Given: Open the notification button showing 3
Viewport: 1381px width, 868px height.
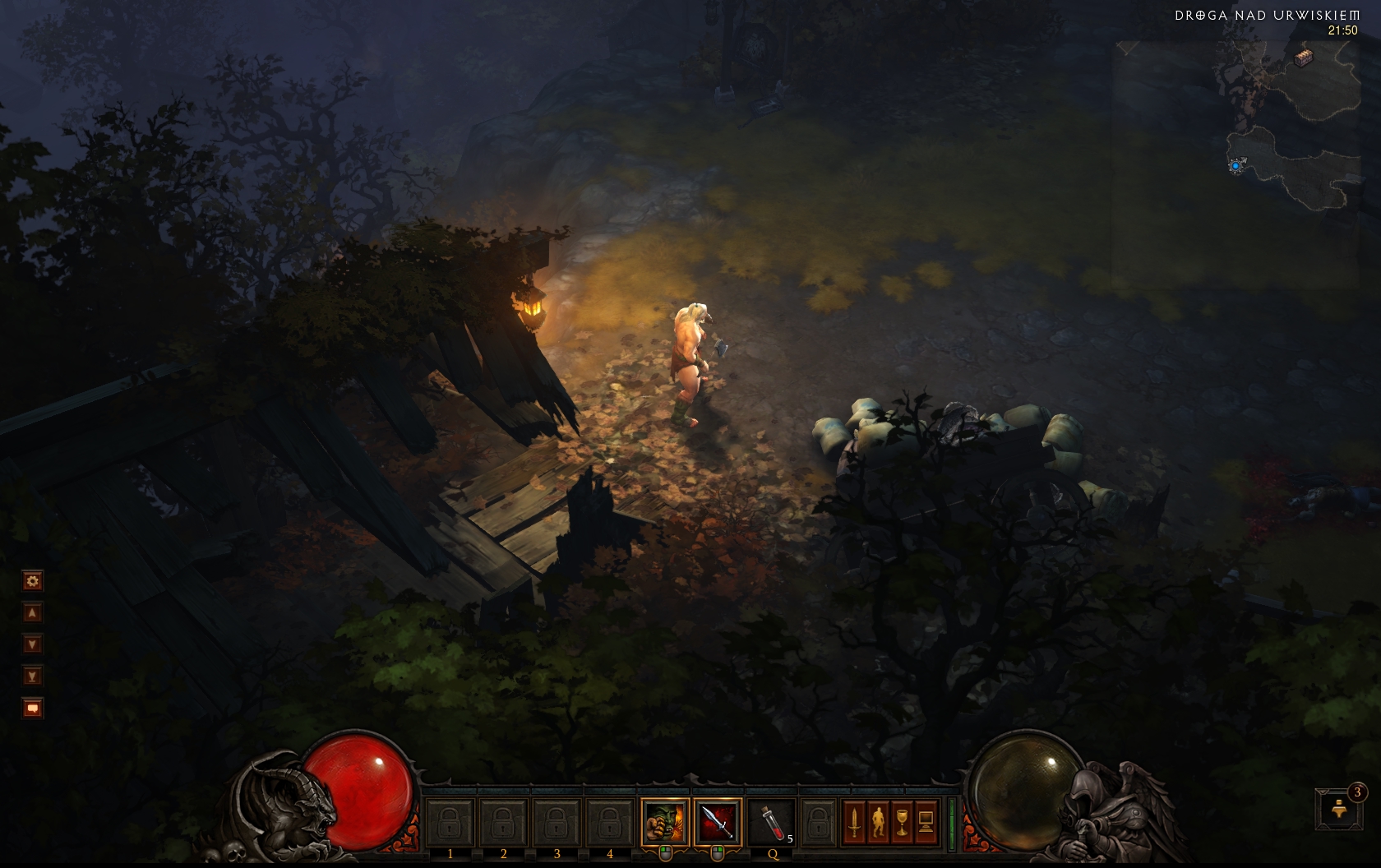Looking at the screenshot, I should click(1337, 807).
